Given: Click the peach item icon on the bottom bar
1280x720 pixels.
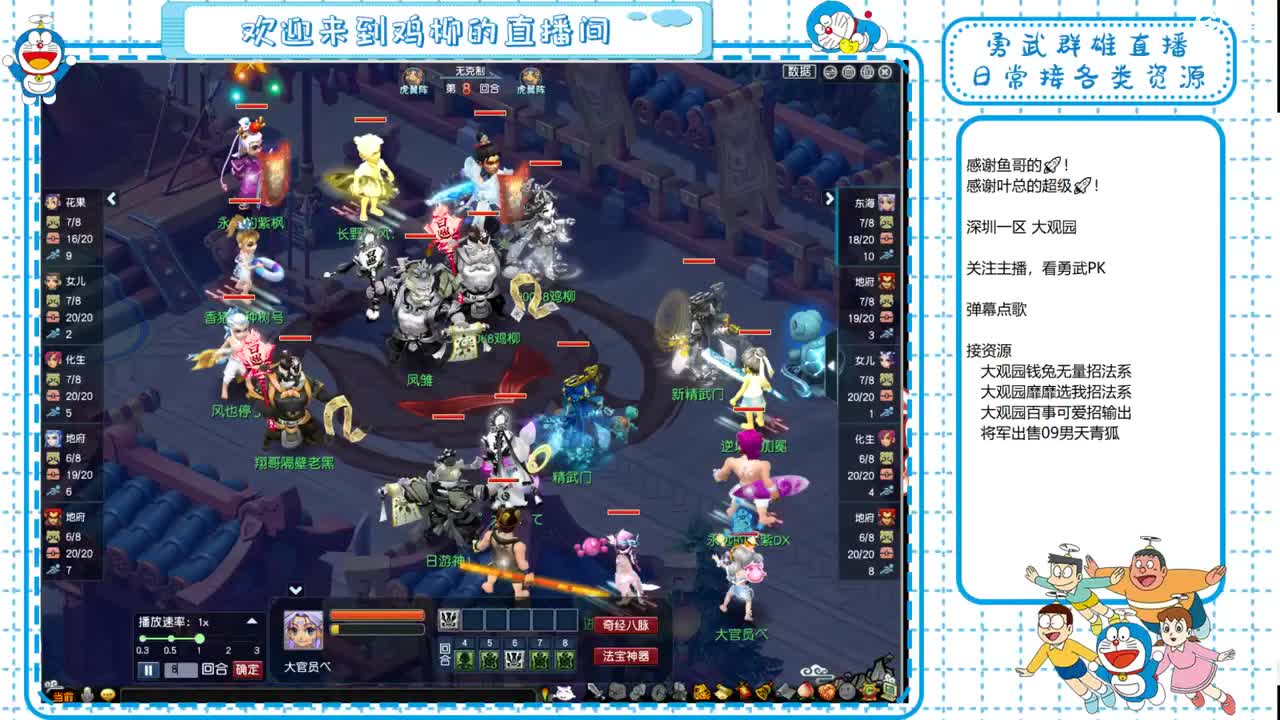Looking at the screenshot, I should 805,693.
